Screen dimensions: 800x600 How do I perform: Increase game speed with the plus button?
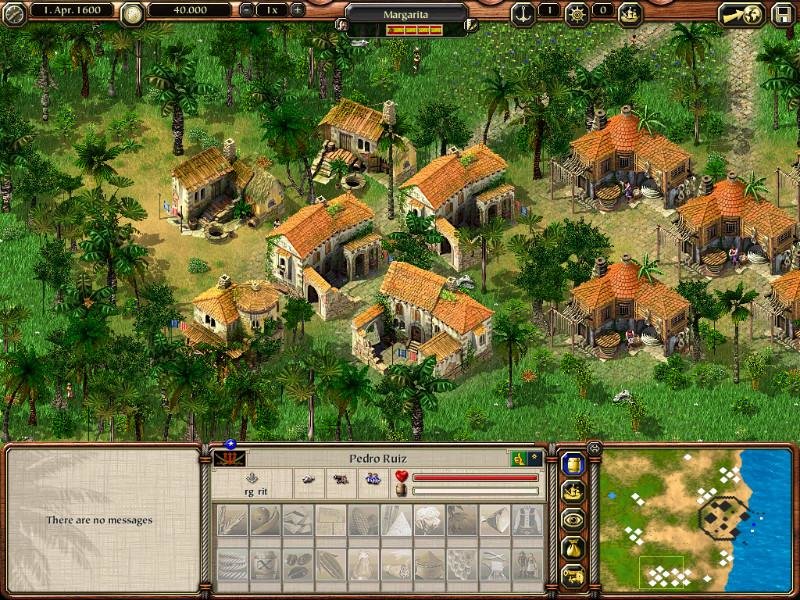[x=297, y=9]
